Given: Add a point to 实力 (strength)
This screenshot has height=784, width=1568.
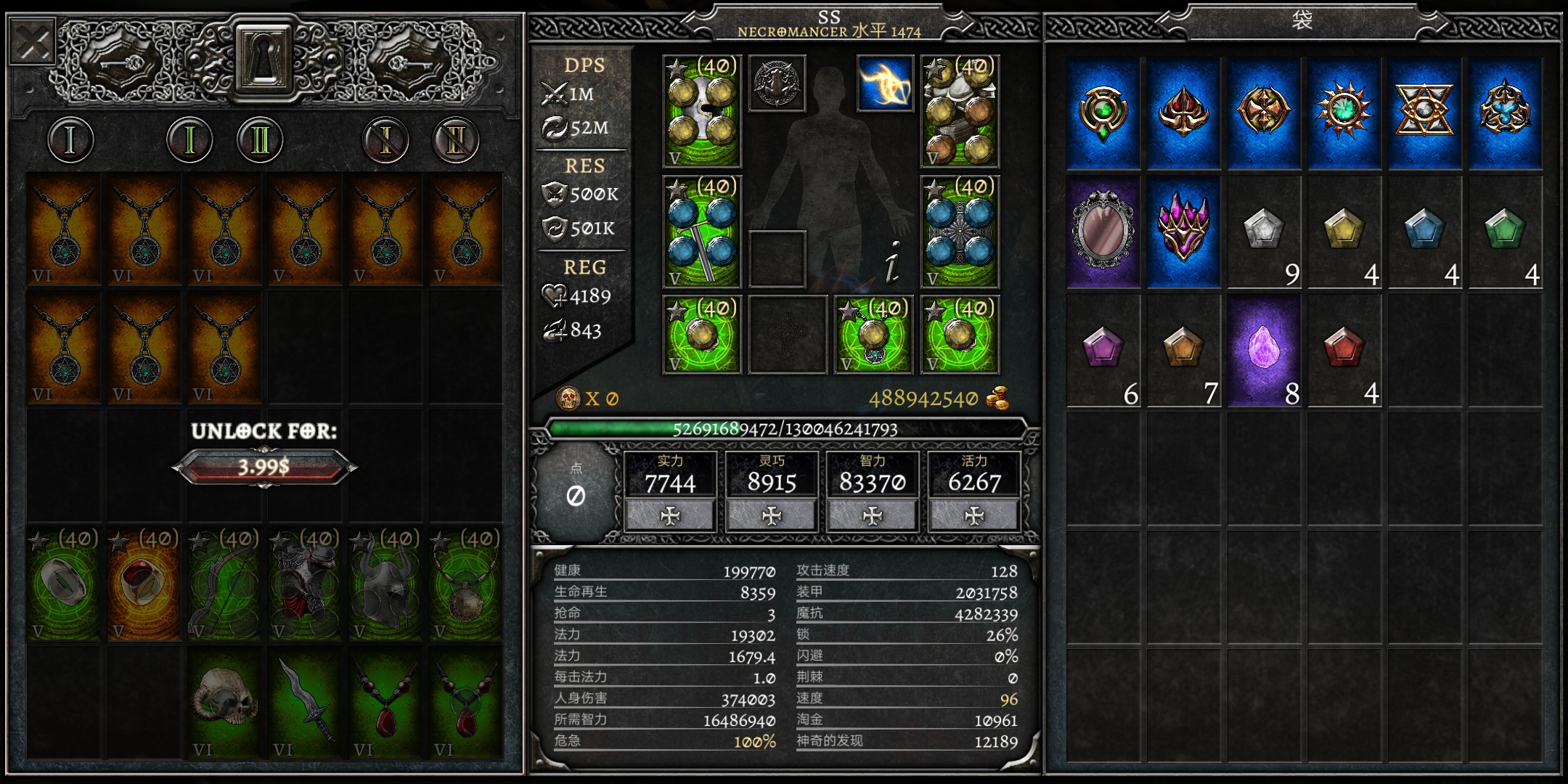Looking at the screenshot, I should [x=670, y=515].
